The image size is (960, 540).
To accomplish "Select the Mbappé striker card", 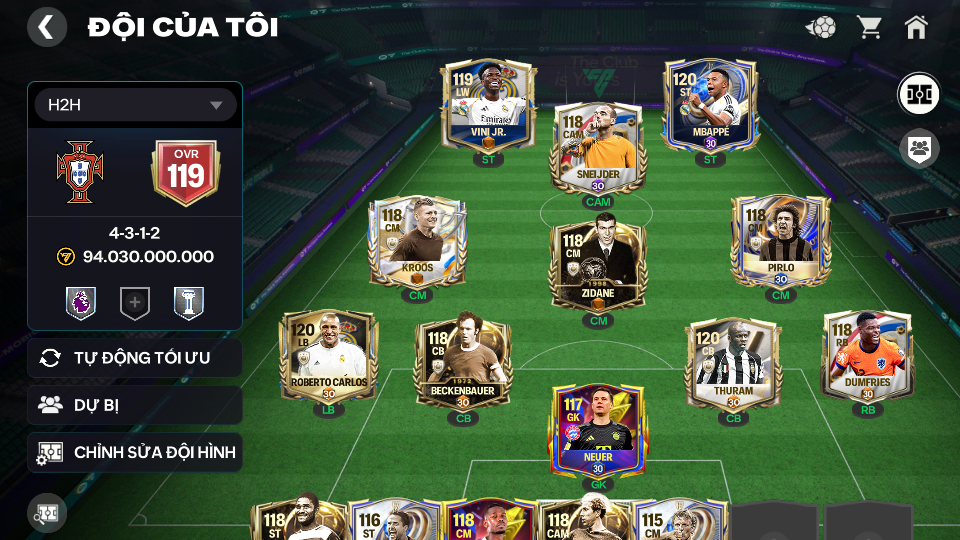I will 710,105.
